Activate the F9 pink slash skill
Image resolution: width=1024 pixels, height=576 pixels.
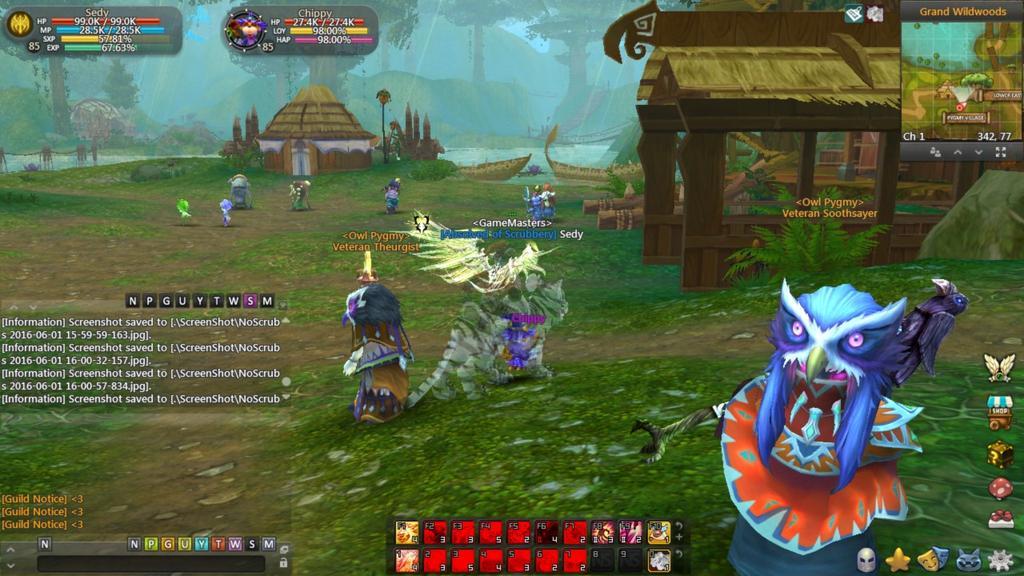click(x=631, y=532)
